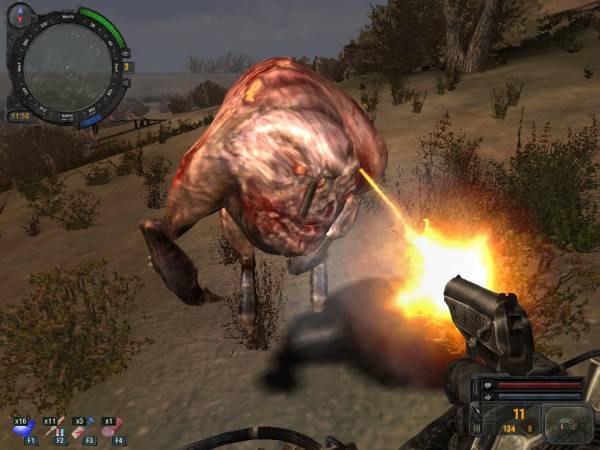600x450 pixels.
Task: Use the F3 quick slot item
Action: click(84, 428)
